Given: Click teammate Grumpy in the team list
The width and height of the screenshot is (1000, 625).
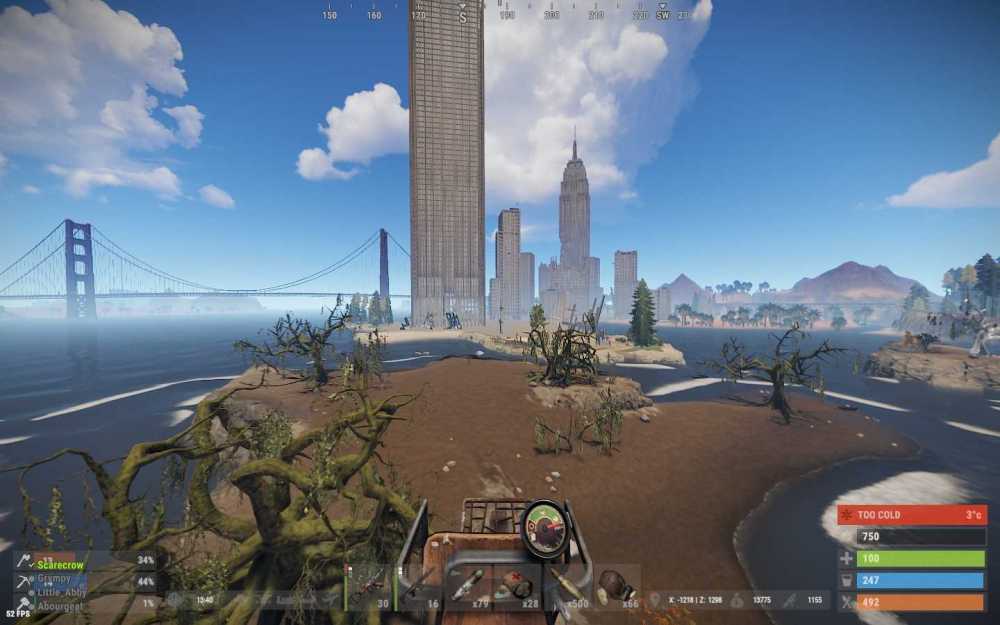Looking at the screenshot, I should pos(55,578).
